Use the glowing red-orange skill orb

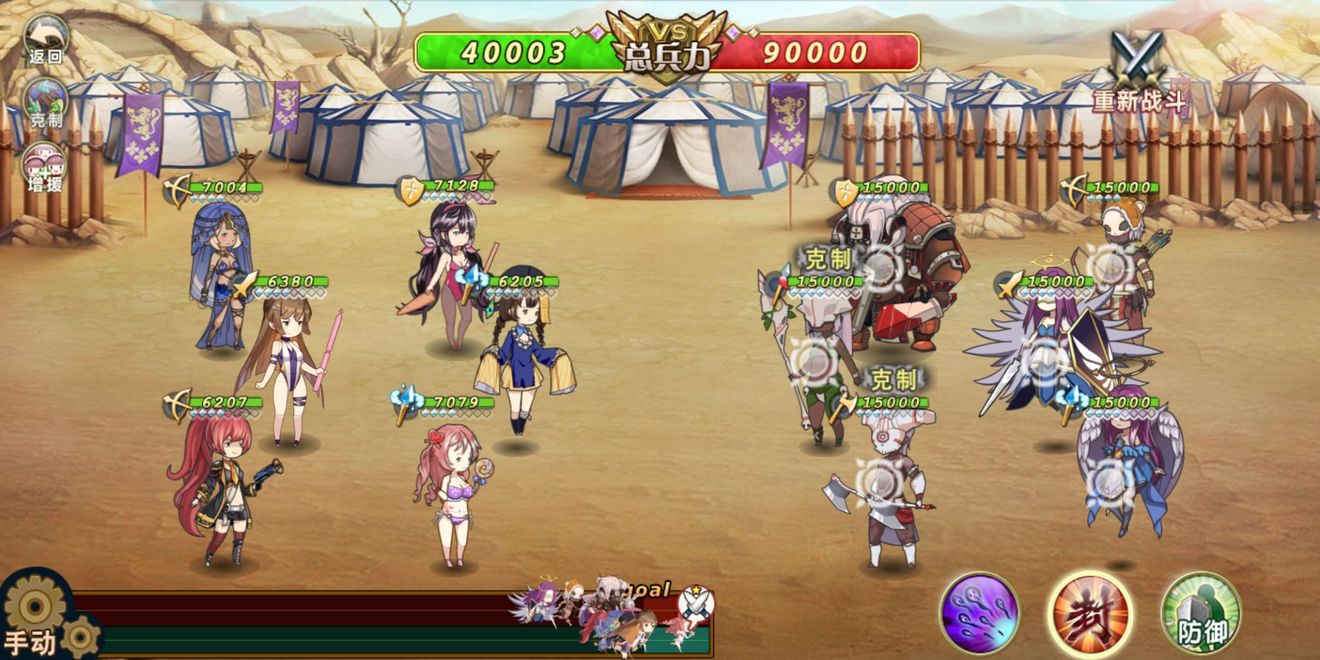tap(1089, 612)
